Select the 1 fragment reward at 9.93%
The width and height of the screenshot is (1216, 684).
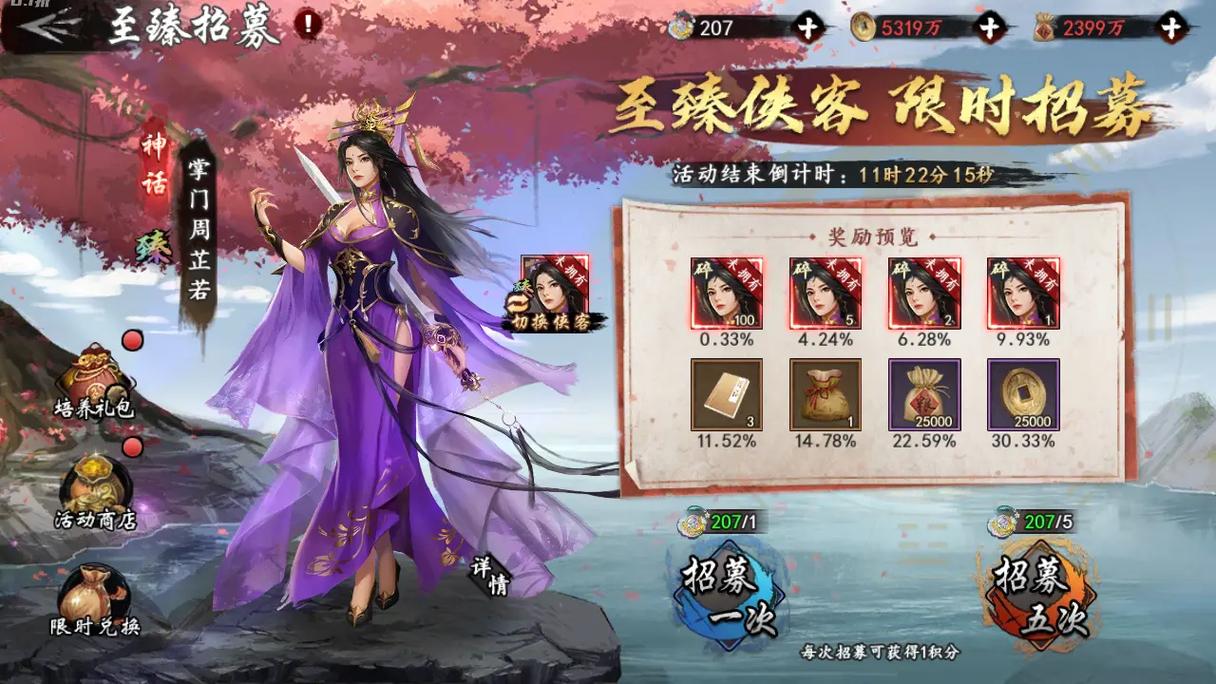coord(1023,293)
